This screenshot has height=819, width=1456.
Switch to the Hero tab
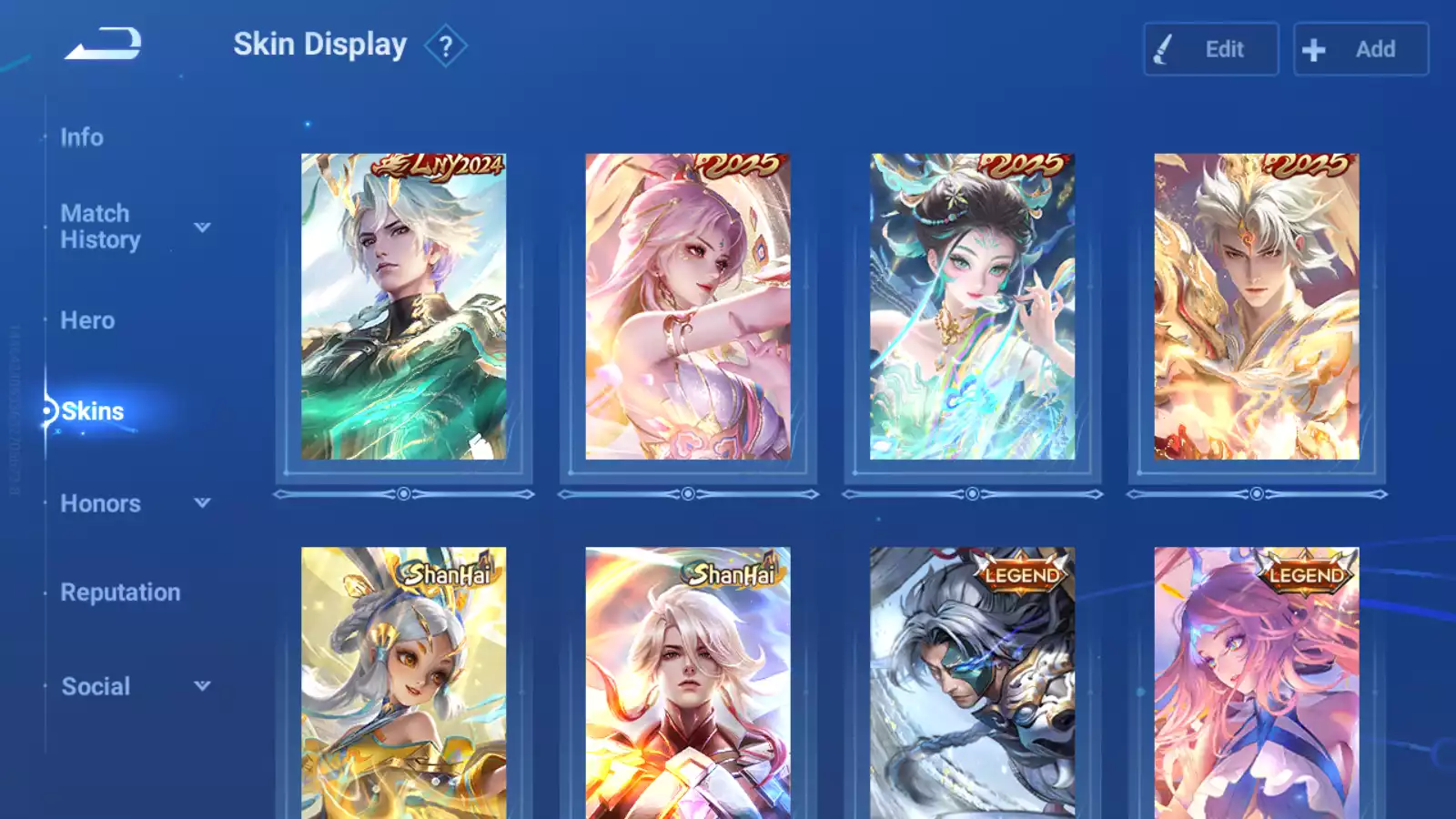[x=87, y=320]
